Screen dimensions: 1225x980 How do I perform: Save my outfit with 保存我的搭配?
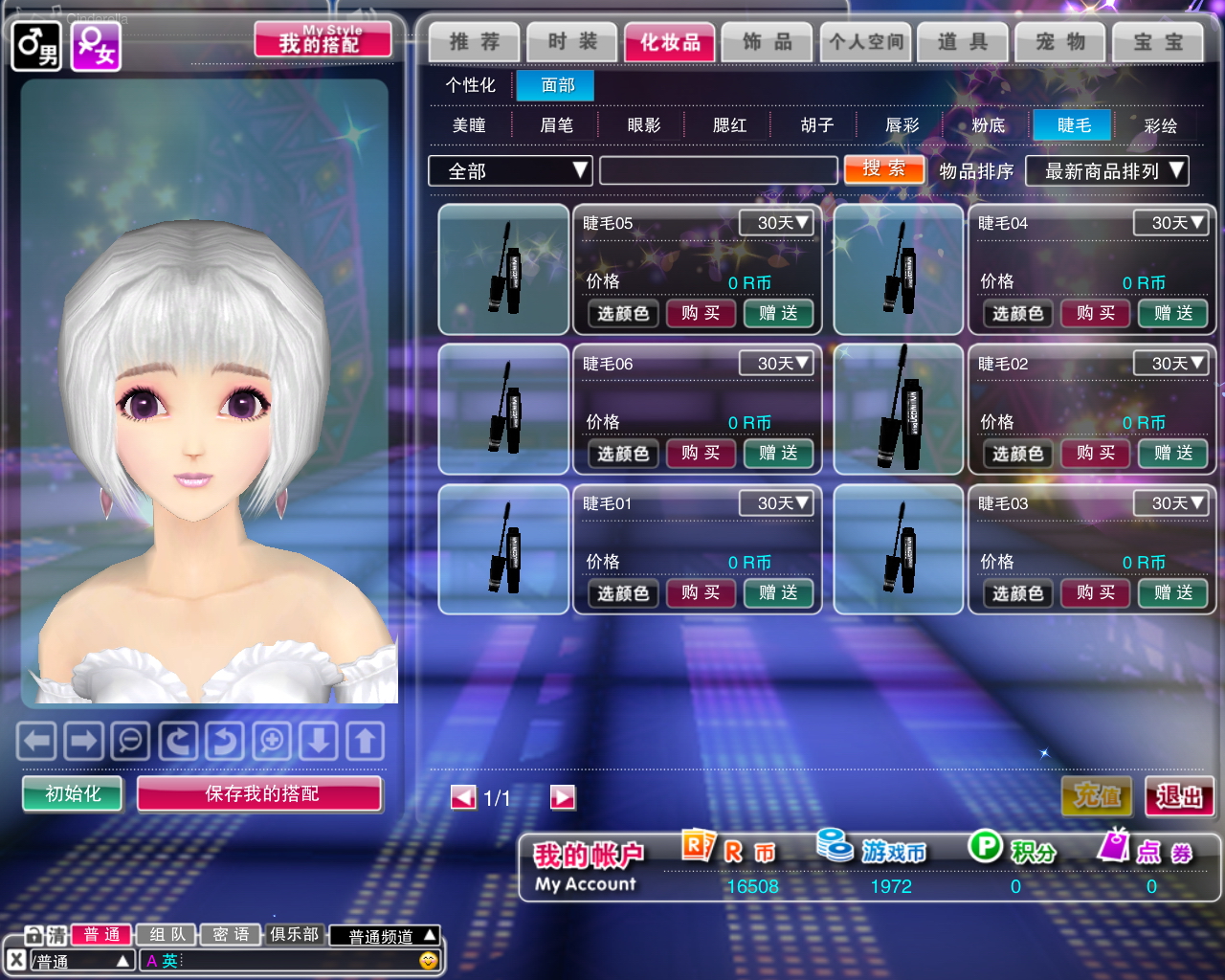point(260,793)
